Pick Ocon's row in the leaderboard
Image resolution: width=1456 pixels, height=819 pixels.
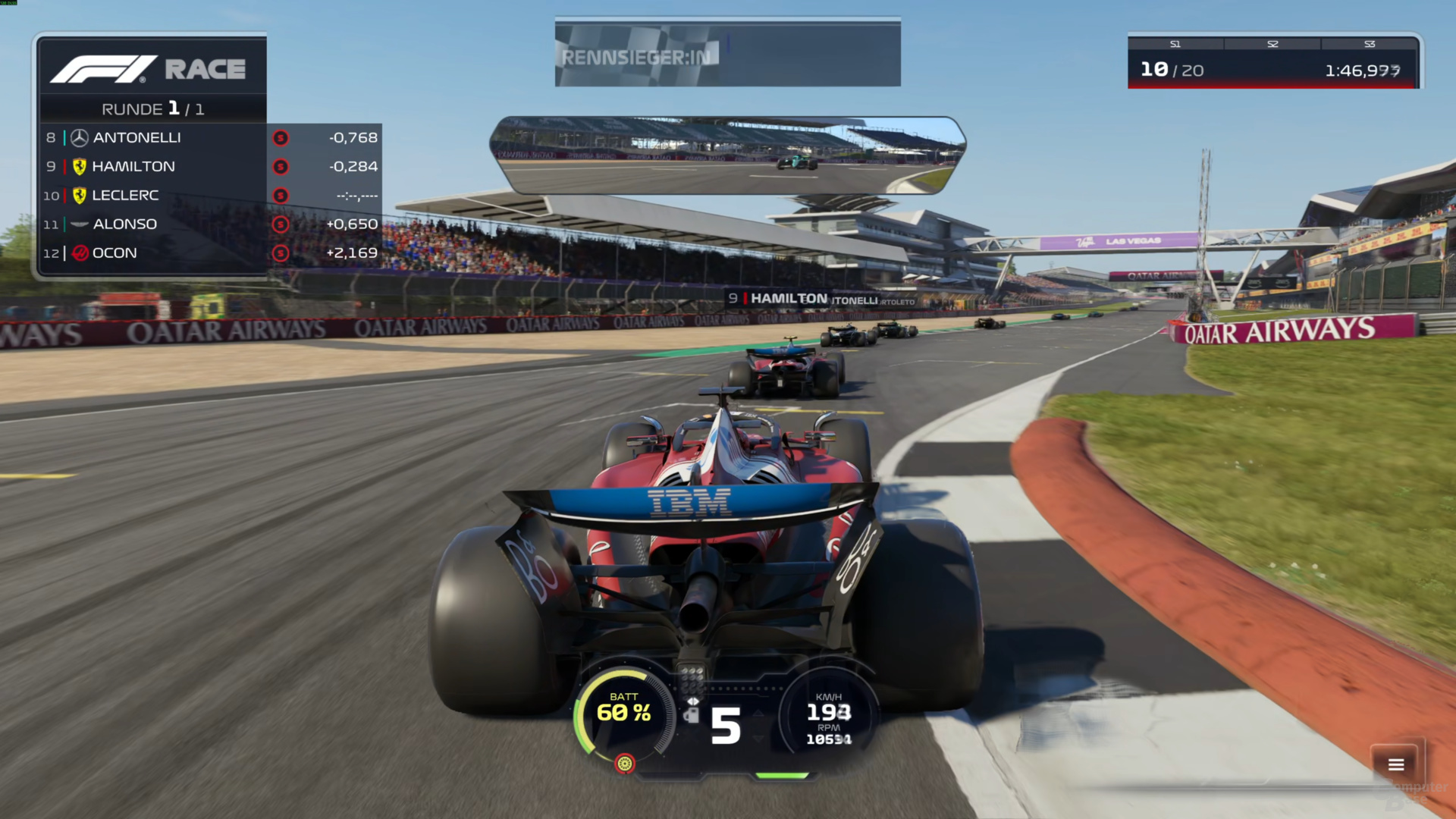(x=115, y=253)
